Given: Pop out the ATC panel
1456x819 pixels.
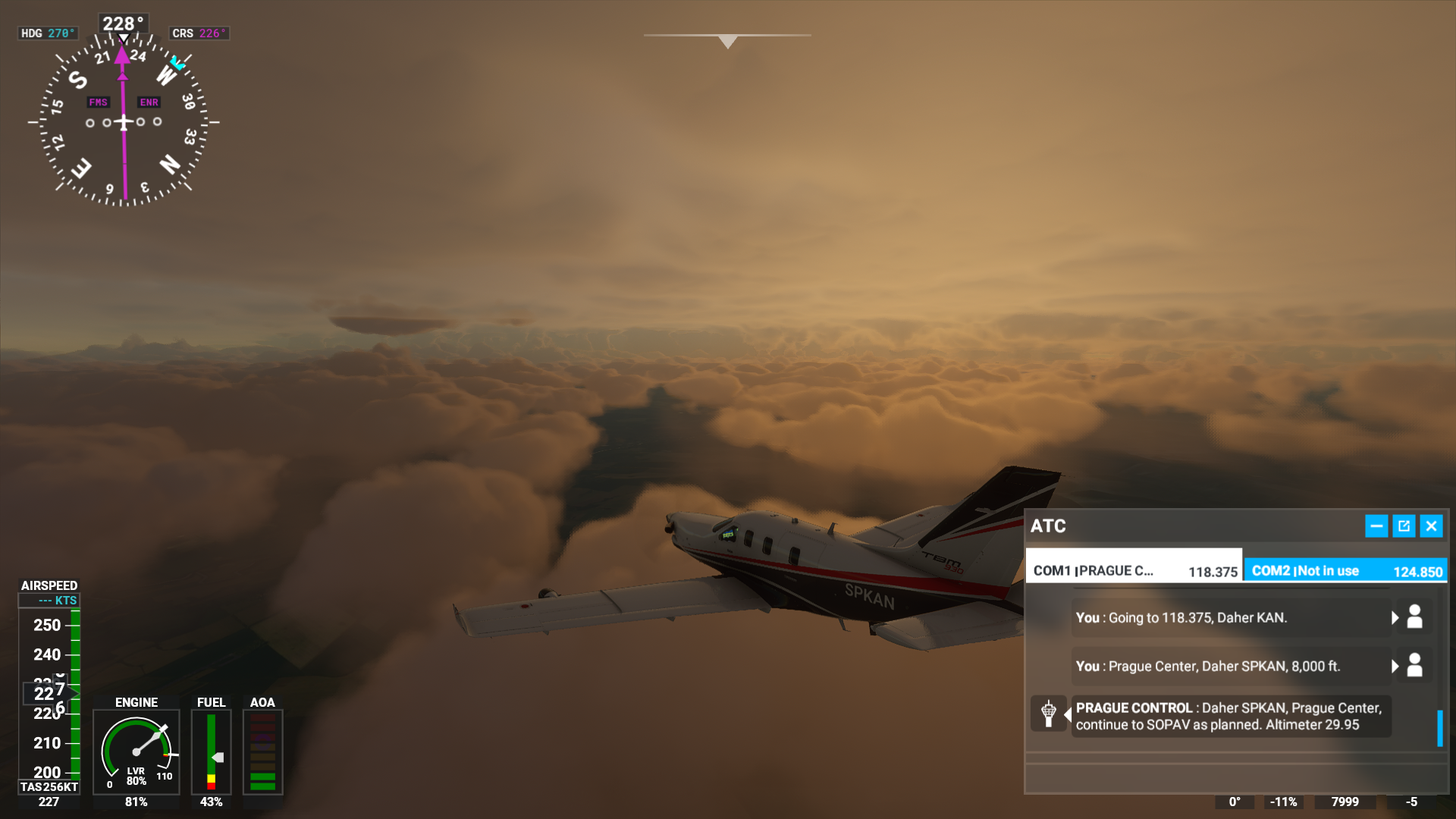Looking at the screenshot, I should 1404,526.
